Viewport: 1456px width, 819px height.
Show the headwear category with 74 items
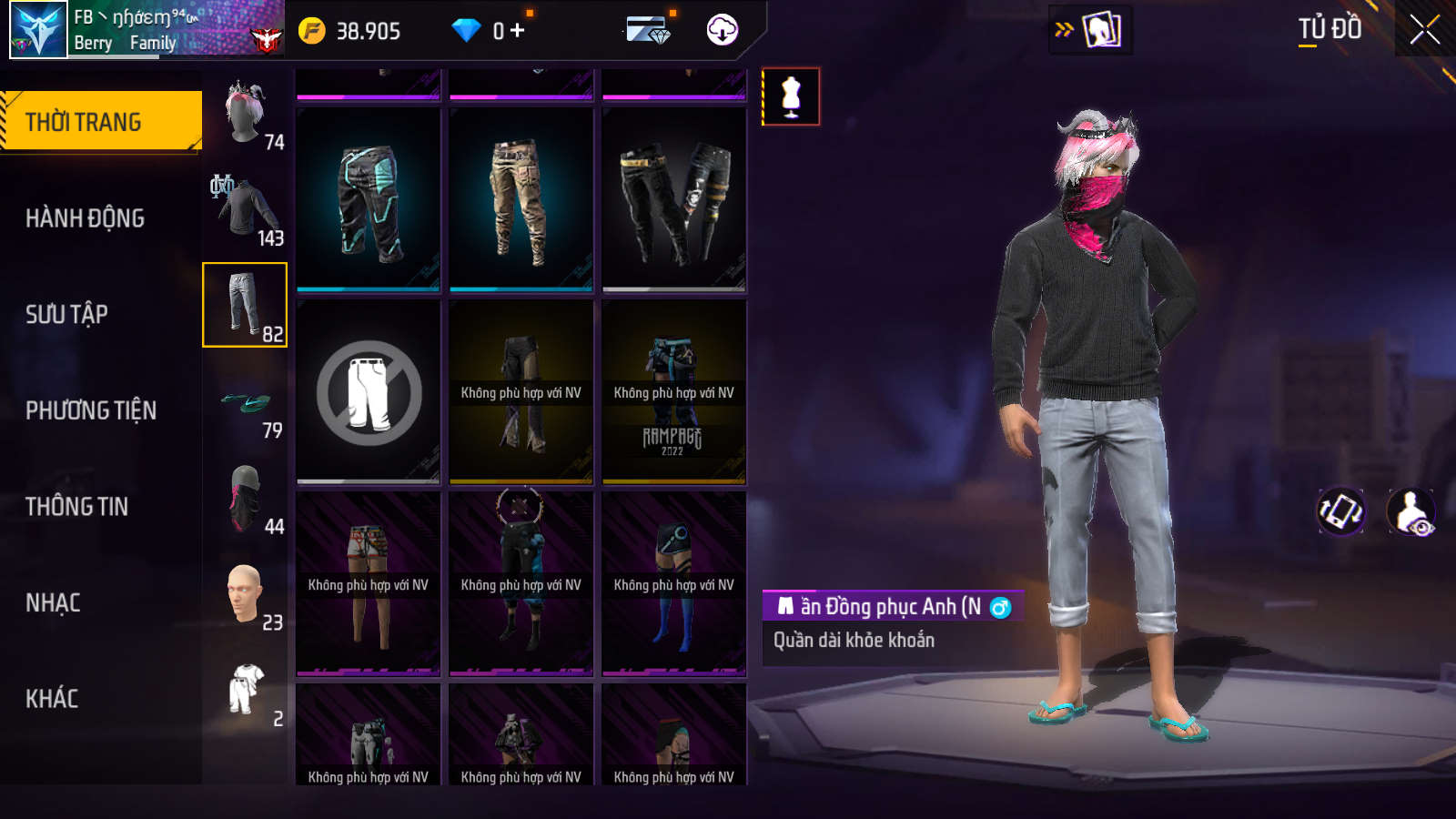coord(246,114)
